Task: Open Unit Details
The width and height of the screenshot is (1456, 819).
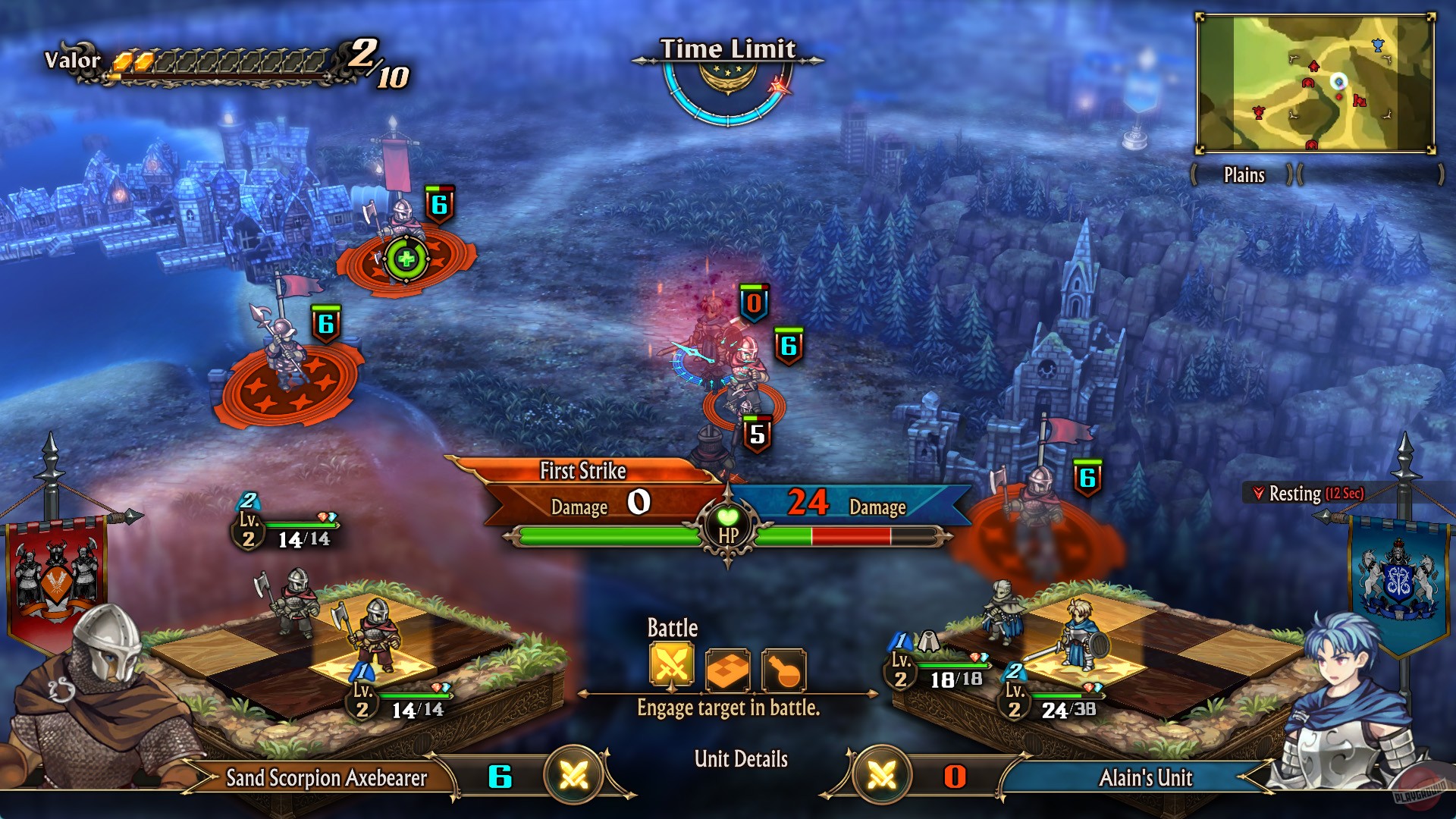Action: [x=742, y=758]
